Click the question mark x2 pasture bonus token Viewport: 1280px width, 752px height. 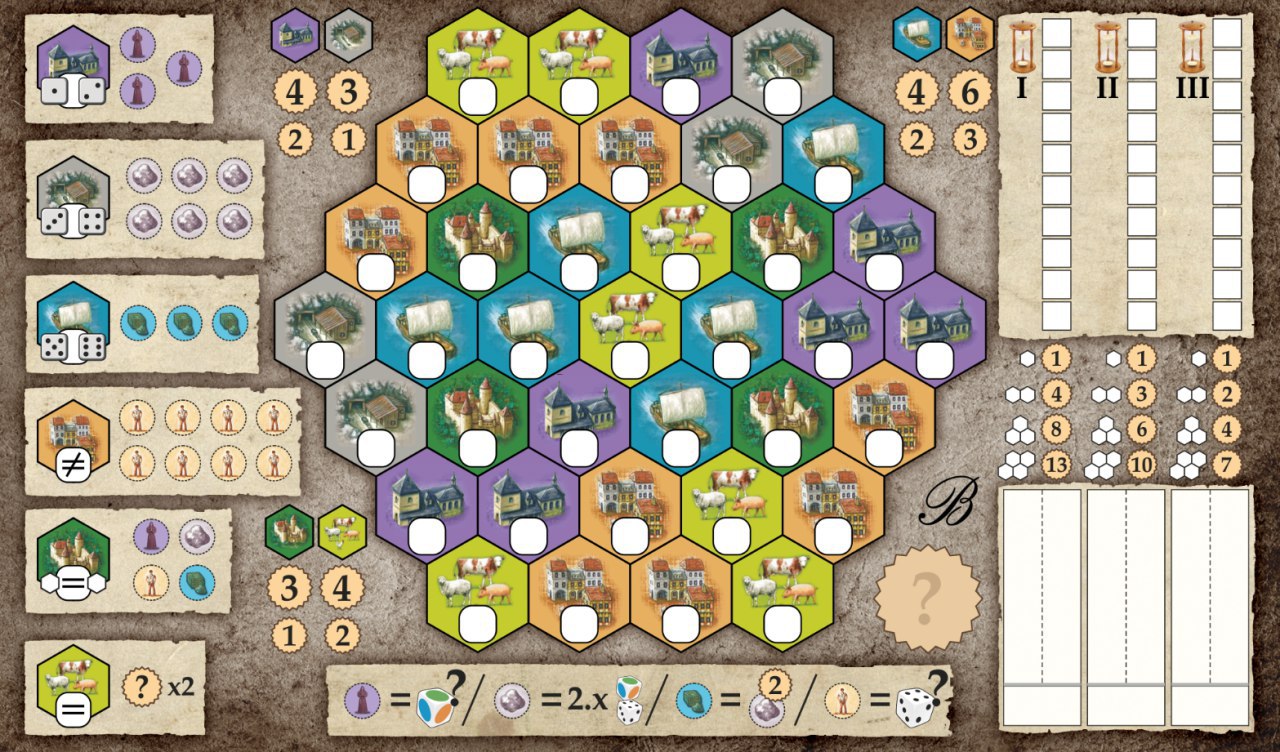click(141, 687)
